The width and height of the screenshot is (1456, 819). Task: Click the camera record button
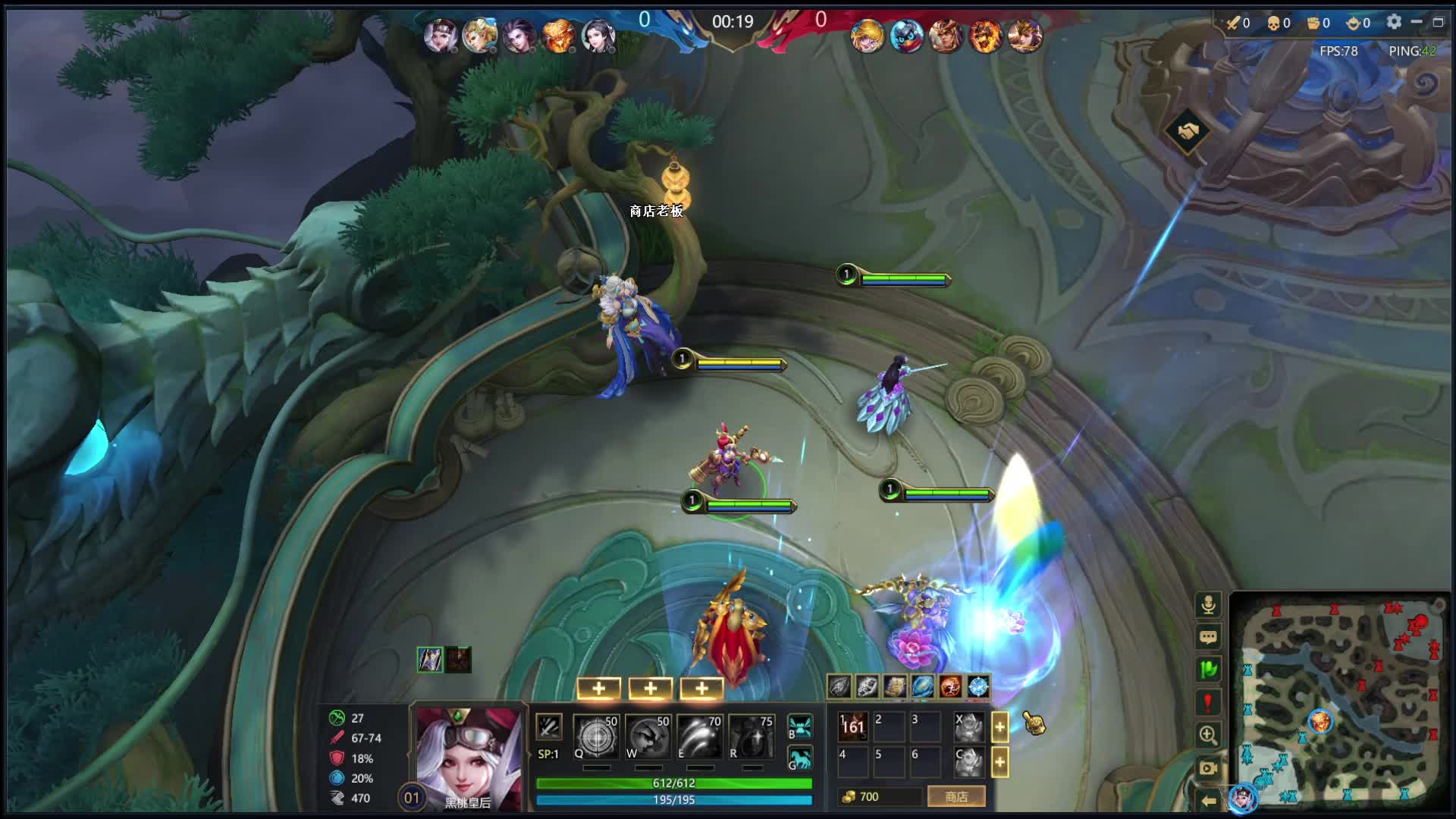pyautogui.click(x=1208, y=767)
